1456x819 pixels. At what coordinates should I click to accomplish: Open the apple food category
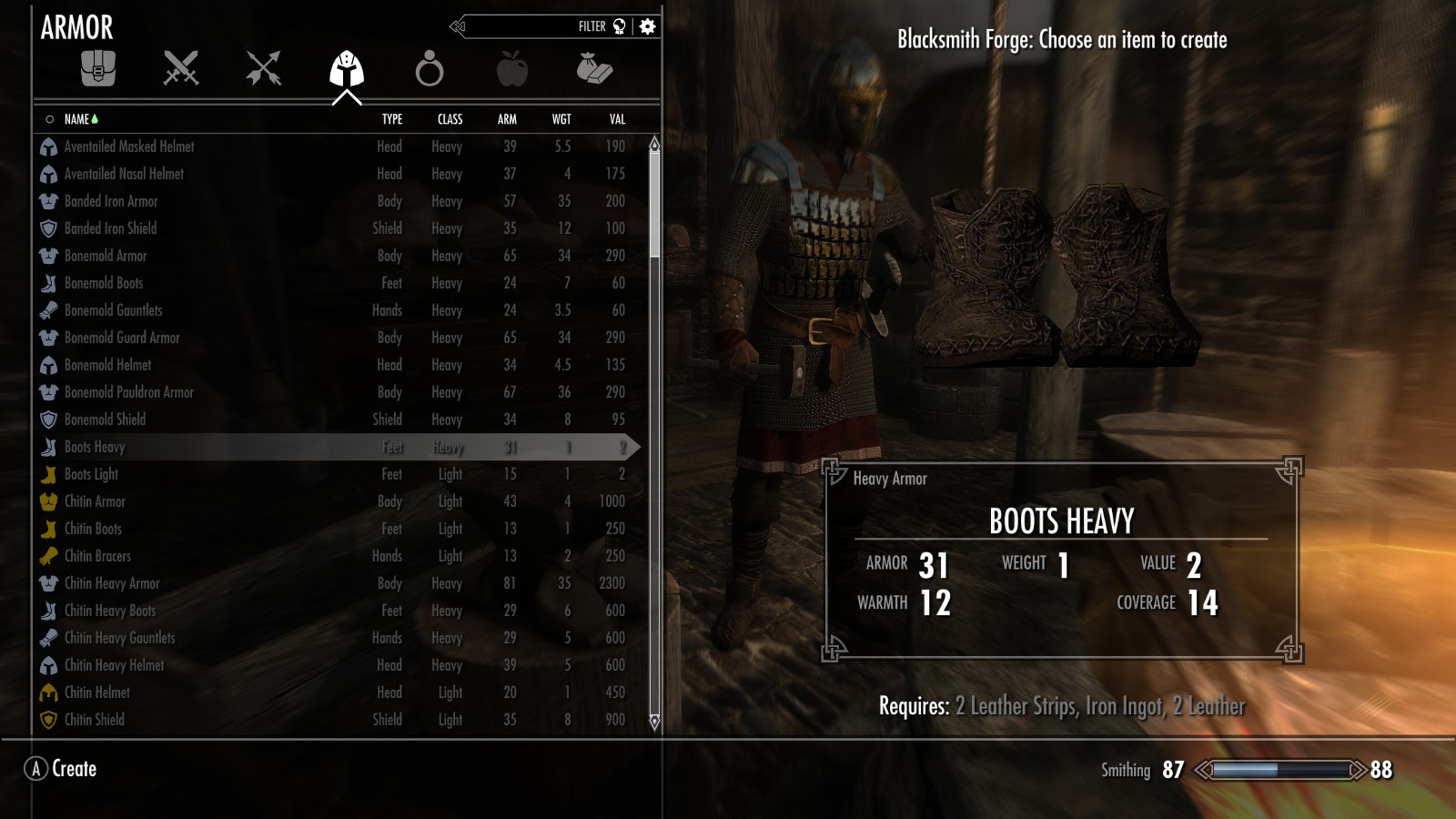pos(511,69)
